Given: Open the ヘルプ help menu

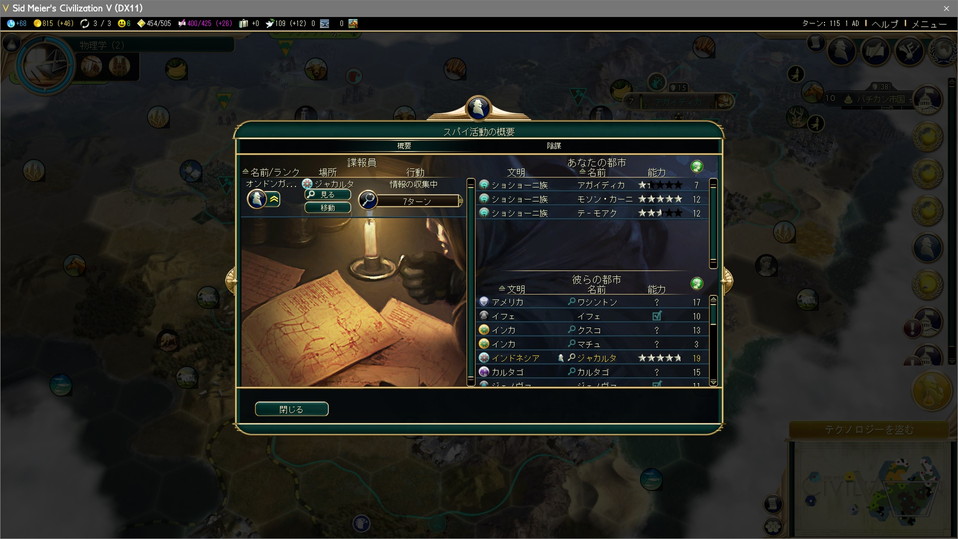Looking at the screenshot, I should click(x=885, y=23).
